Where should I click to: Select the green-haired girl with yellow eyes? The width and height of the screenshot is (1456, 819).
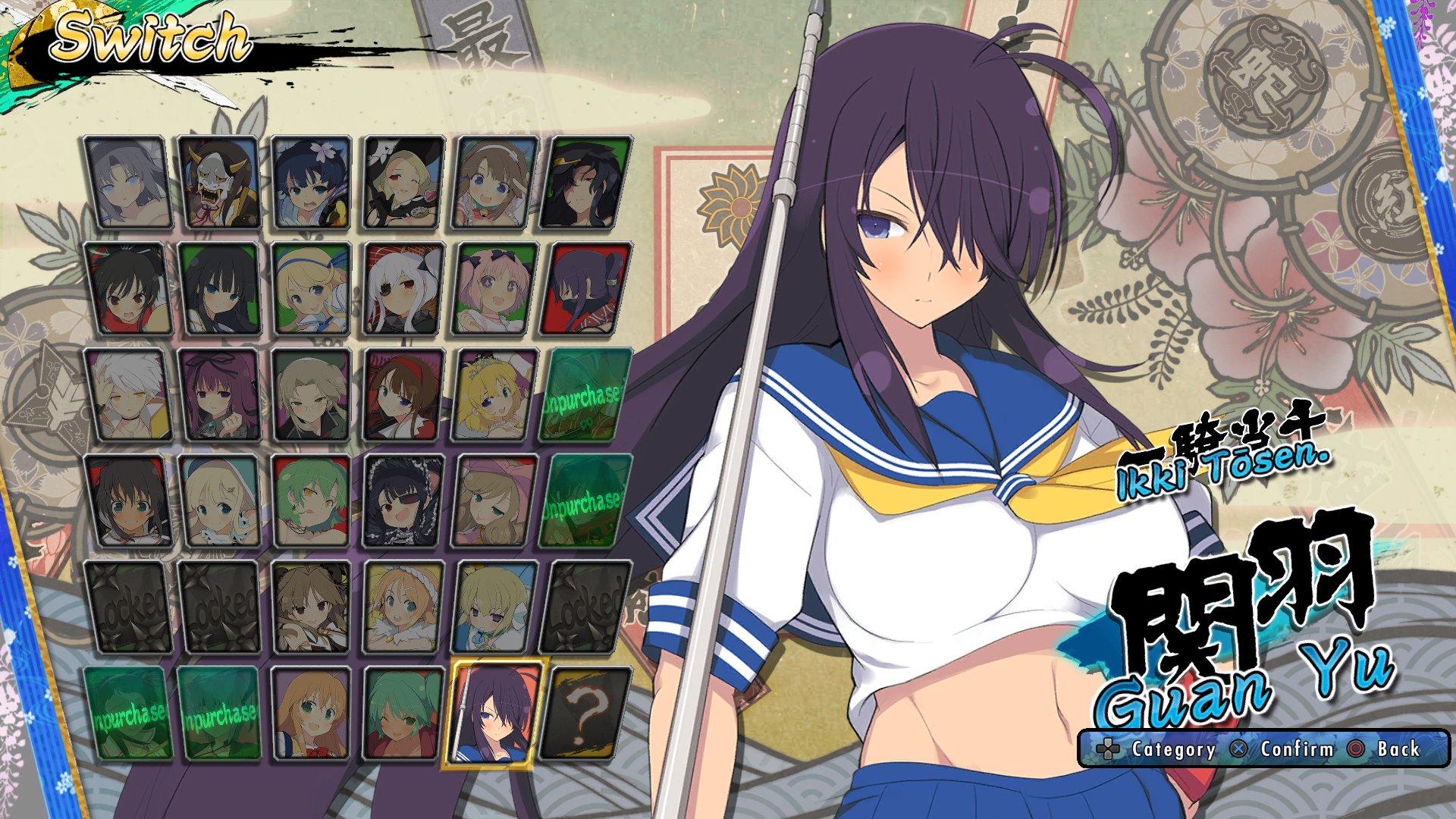[311, 500]
